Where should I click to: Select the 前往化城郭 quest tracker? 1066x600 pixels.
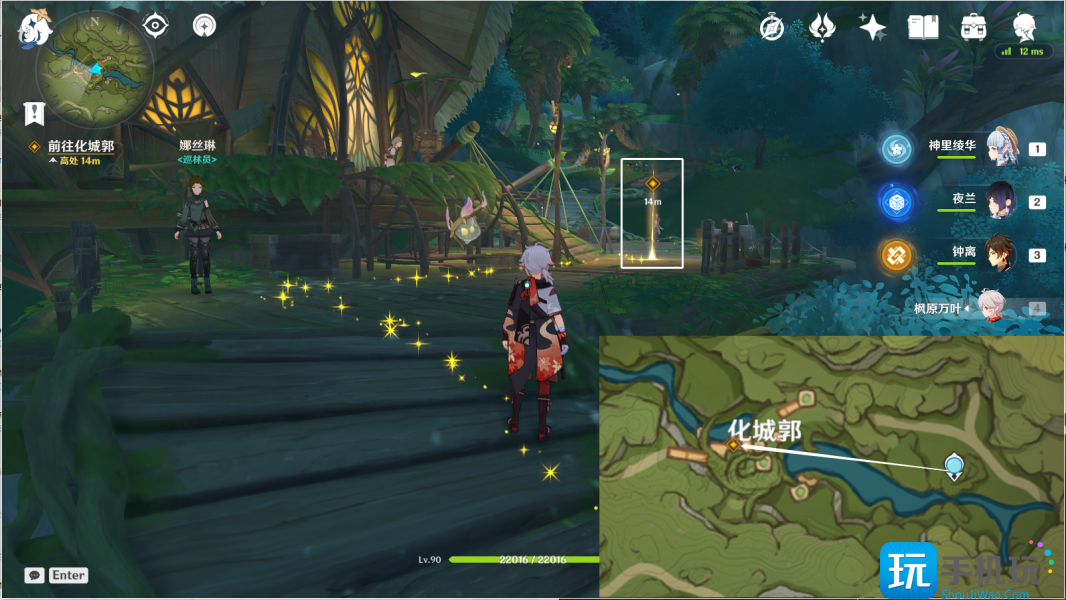80,146
